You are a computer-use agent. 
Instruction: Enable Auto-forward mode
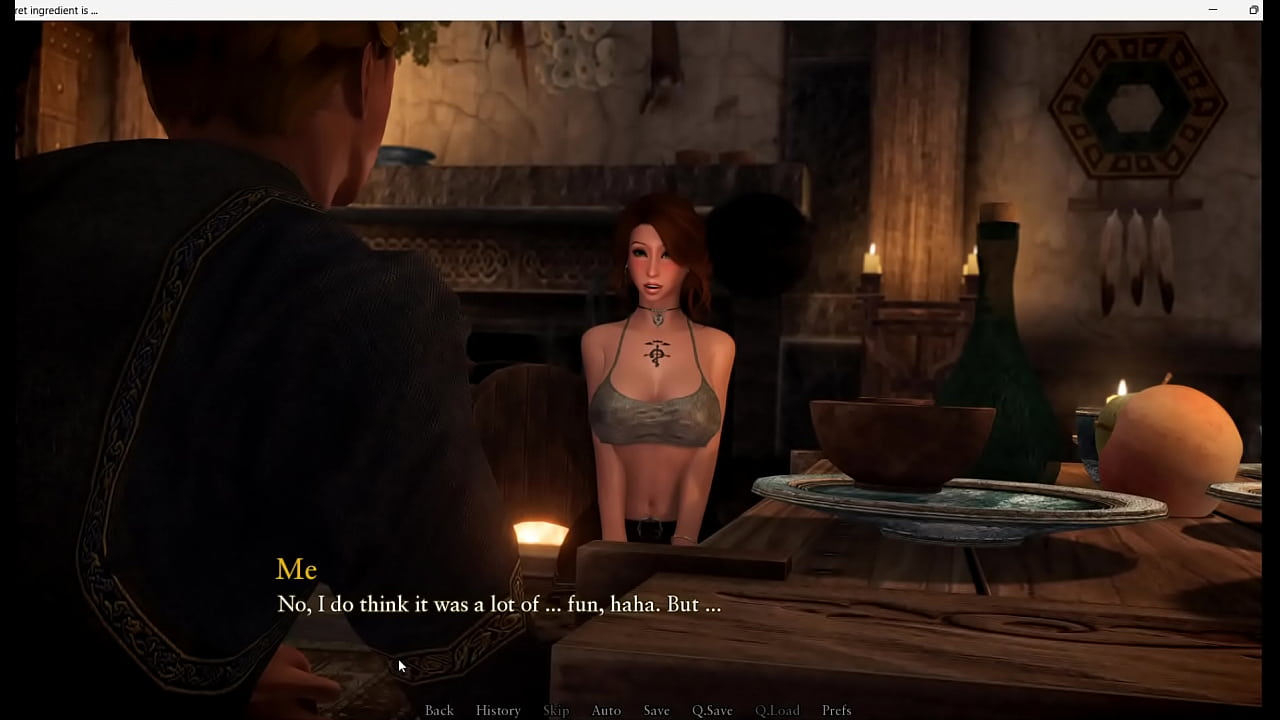point(606,710)
